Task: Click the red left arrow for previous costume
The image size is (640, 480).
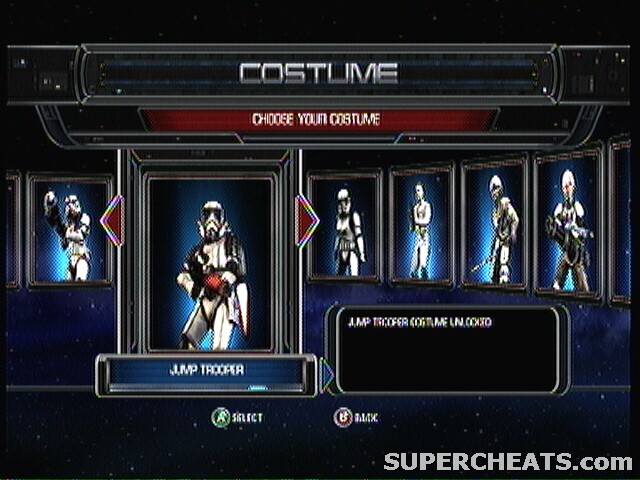Action: (x=112, y=221)
